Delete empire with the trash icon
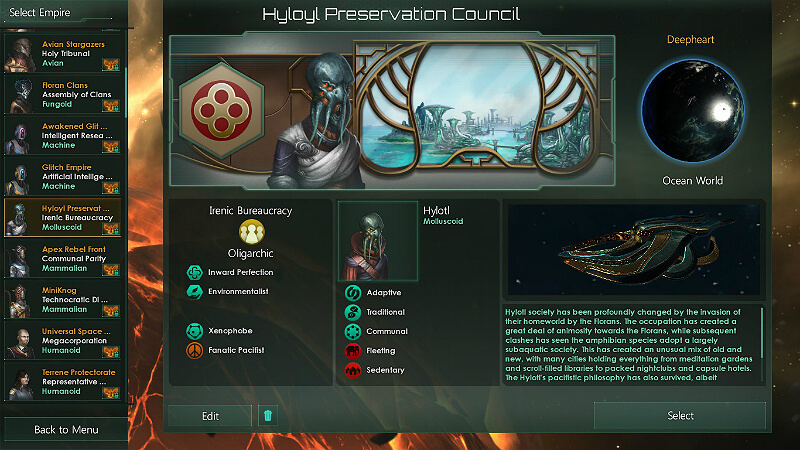The image size is (800, 450). (x=267, y=416)
